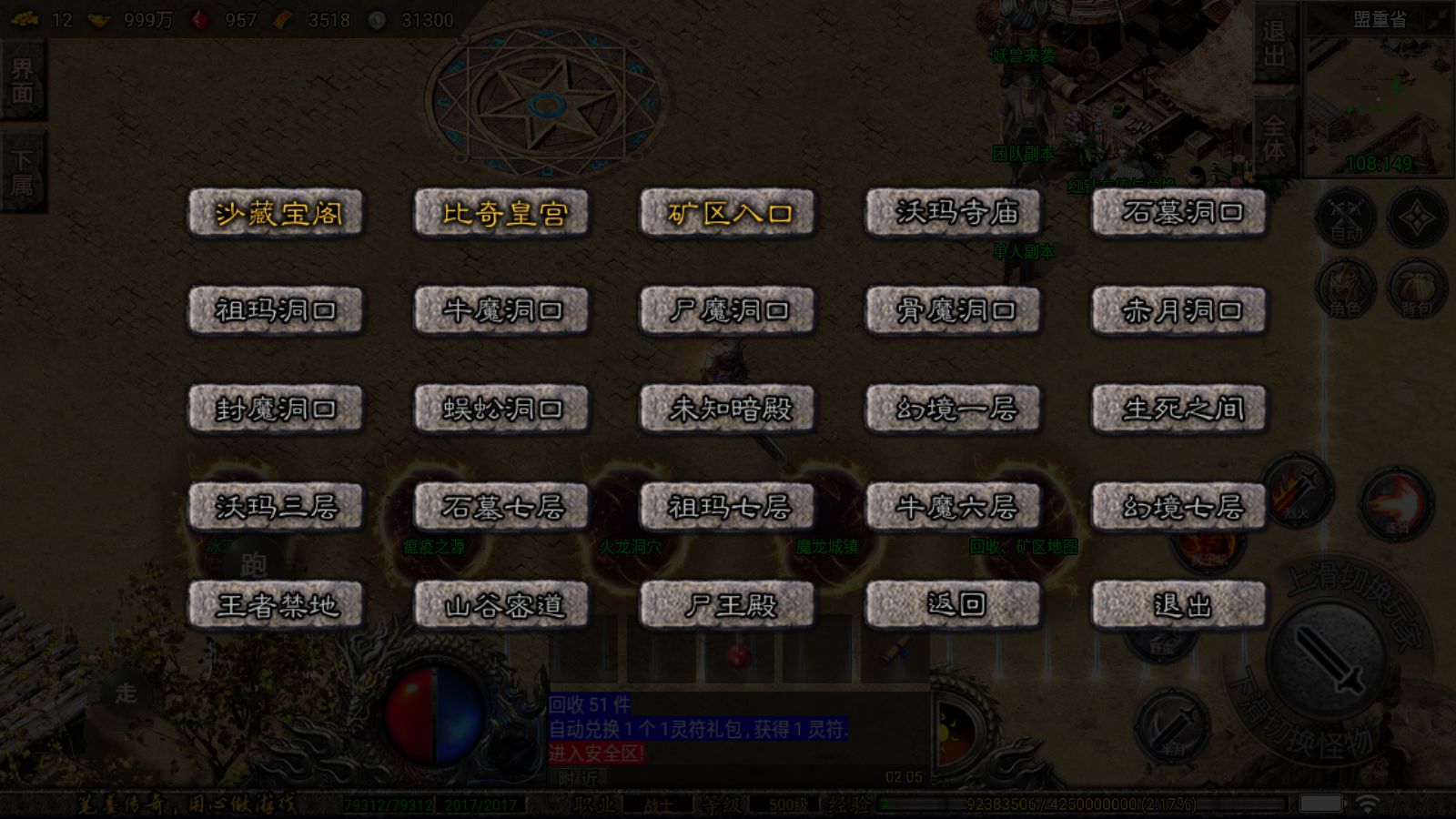Image resolution: width=1456 pixels, height=819 pixels.
Task: Teleport to 矿区入口
Action: pos(727,213)
